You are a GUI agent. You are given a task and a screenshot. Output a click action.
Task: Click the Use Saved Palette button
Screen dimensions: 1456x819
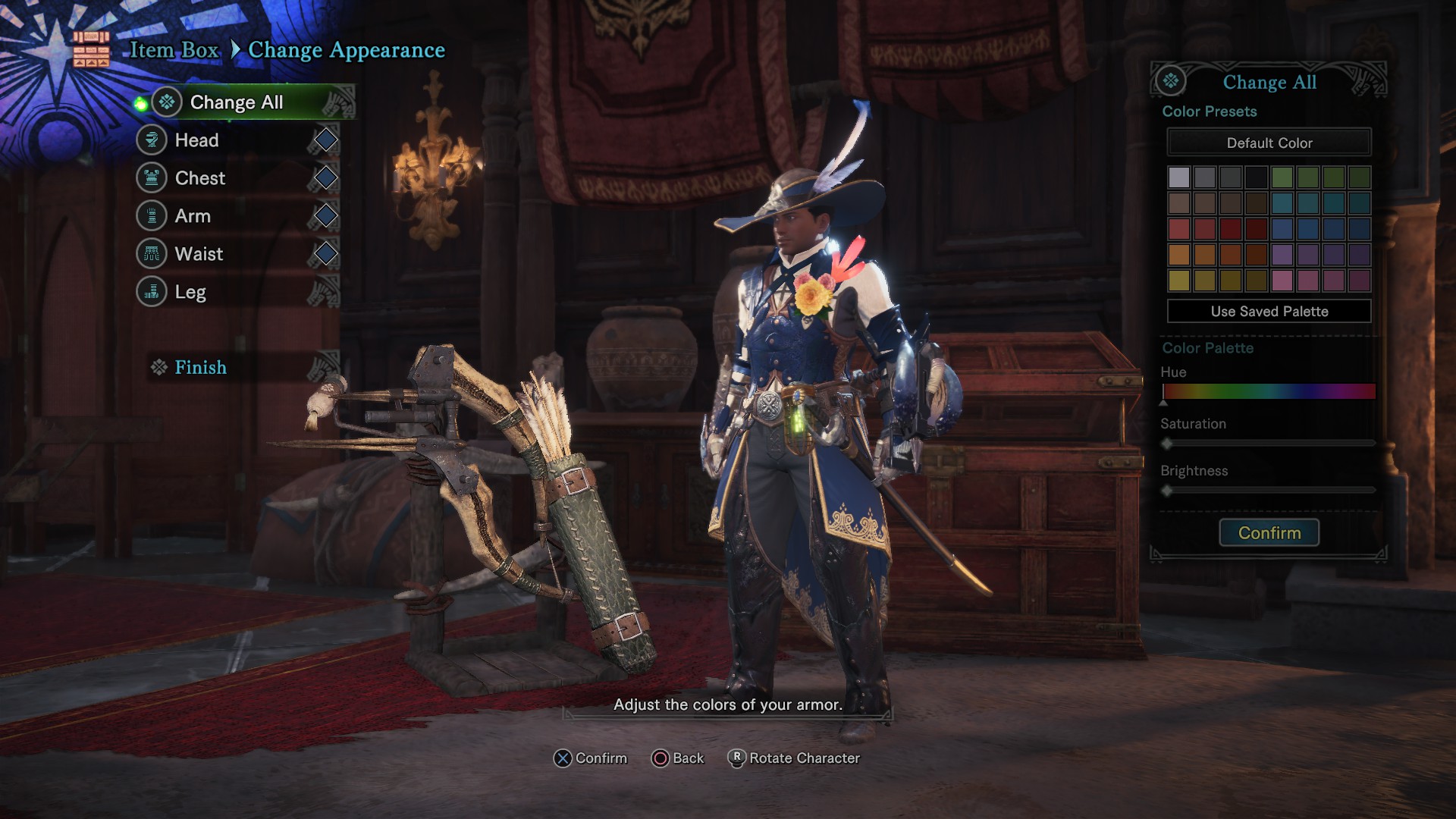click(x=1269, y=311)
